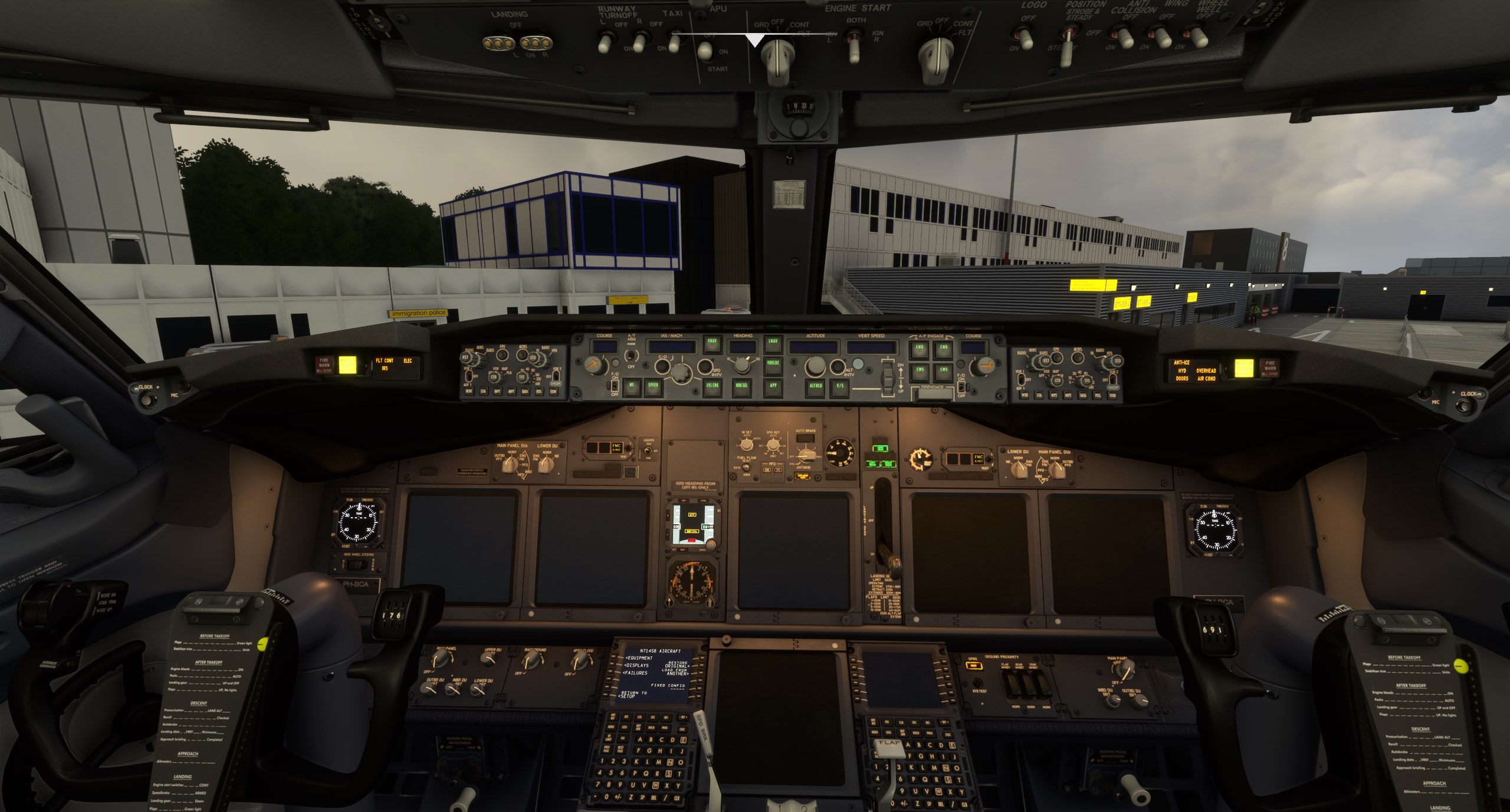Arm the APP approach button
Image resolution: width=1510 pixels, height=812 pixels.
773,385
